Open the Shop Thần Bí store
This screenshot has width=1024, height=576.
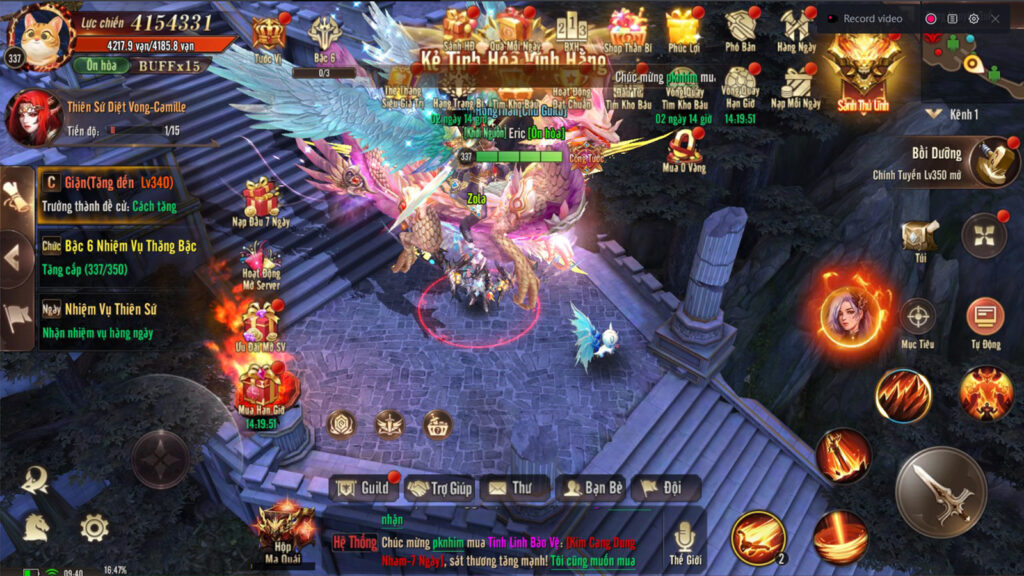(628, 30)
